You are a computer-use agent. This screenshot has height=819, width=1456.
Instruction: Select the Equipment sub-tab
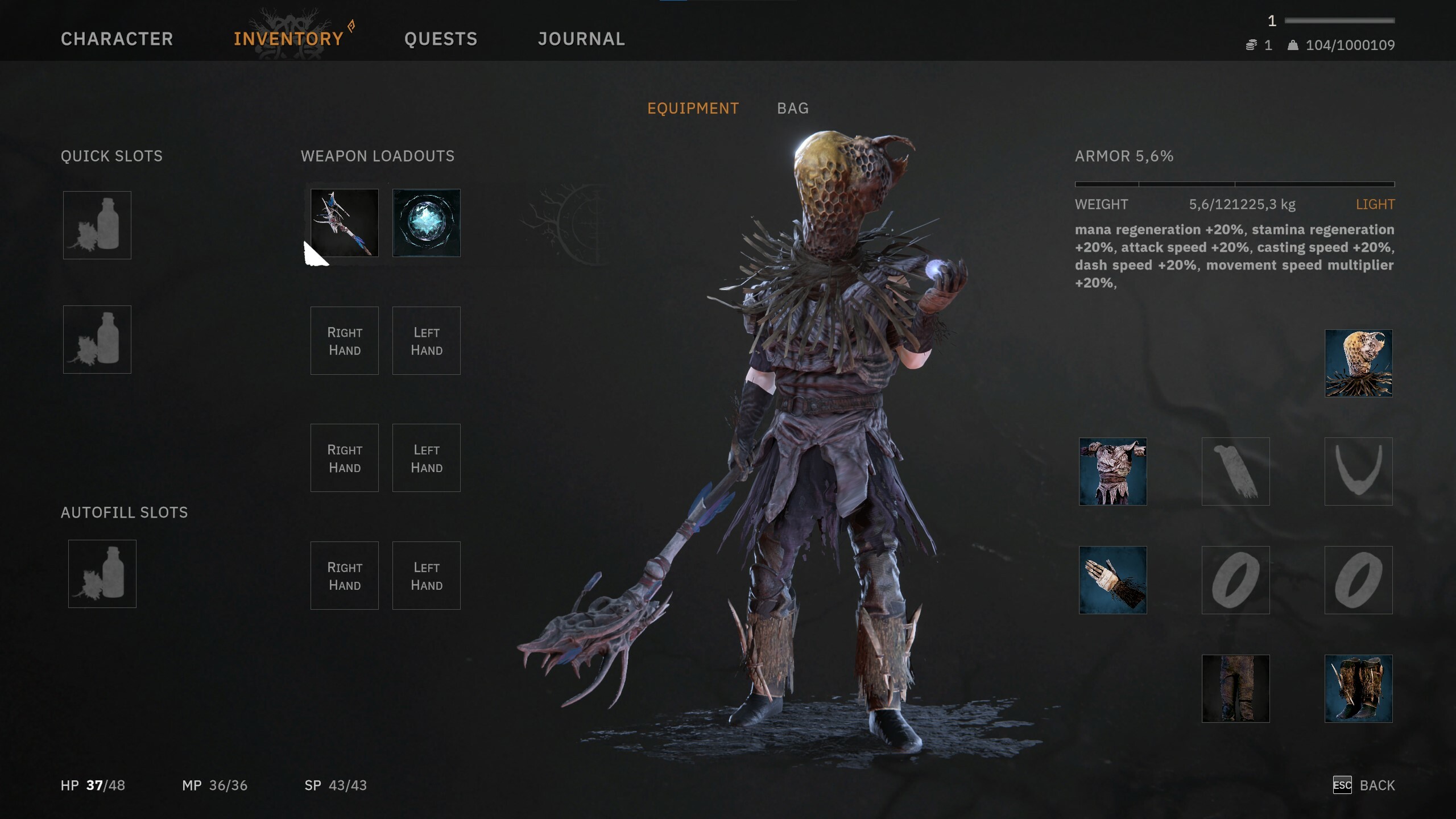(x=693, y=108)
